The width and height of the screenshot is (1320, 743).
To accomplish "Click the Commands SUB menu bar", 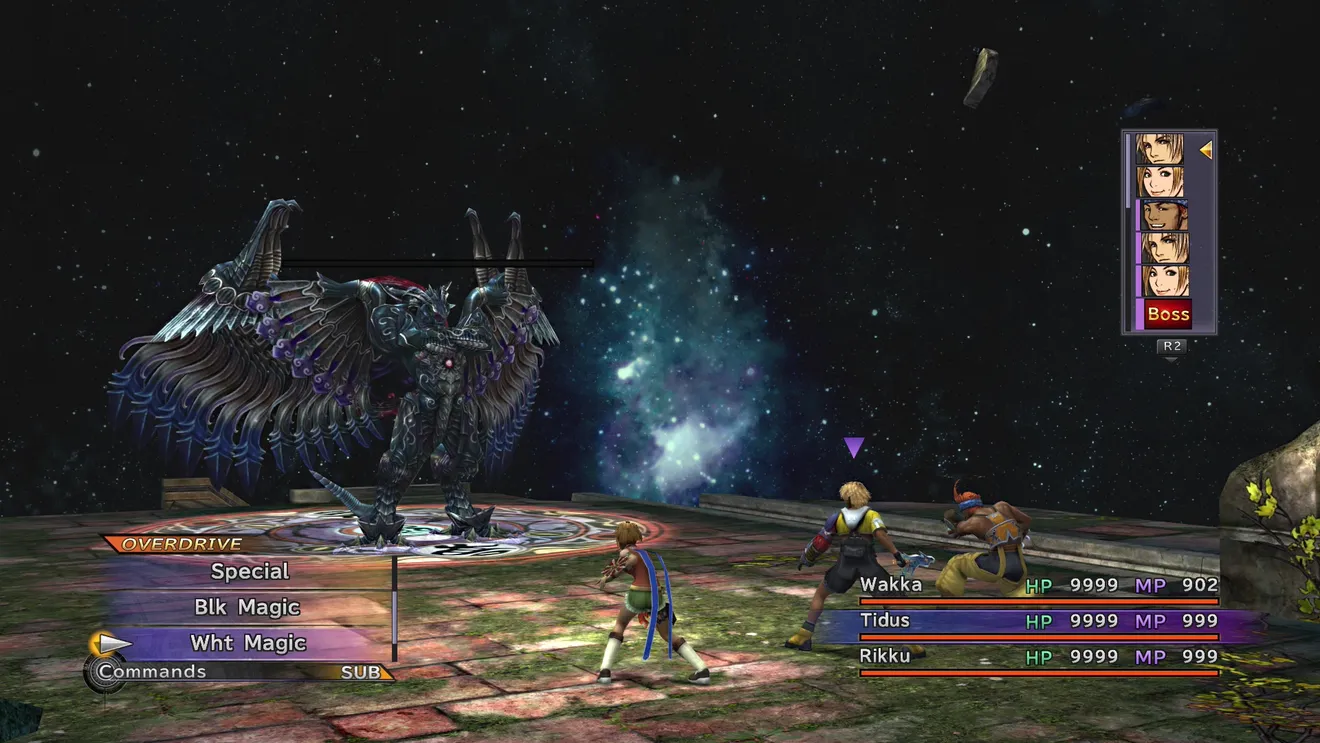I will coord(240,672).
